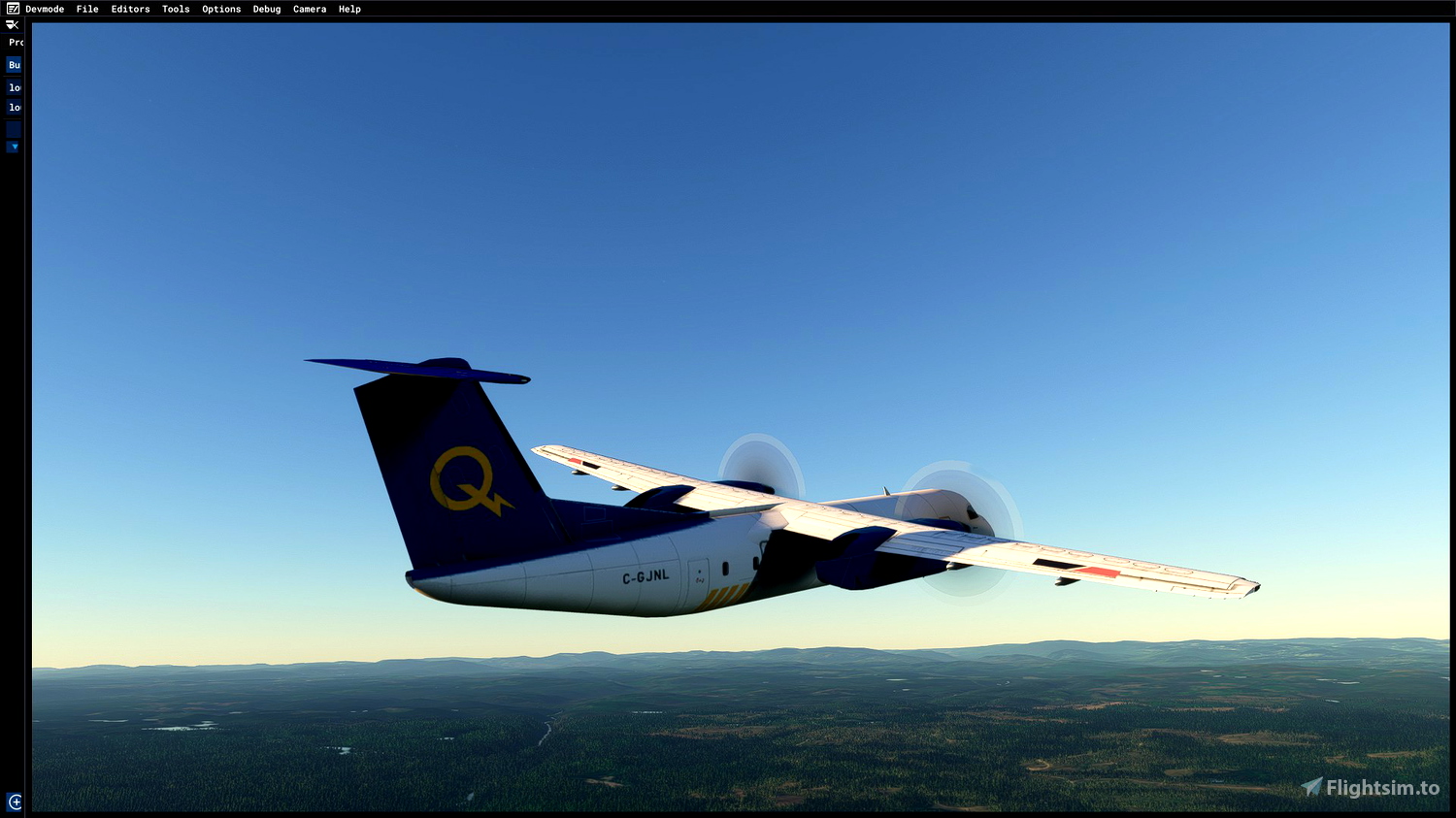Open the Options menu
The height and width of the screenshot is (818, 1456).
[220, 9]
